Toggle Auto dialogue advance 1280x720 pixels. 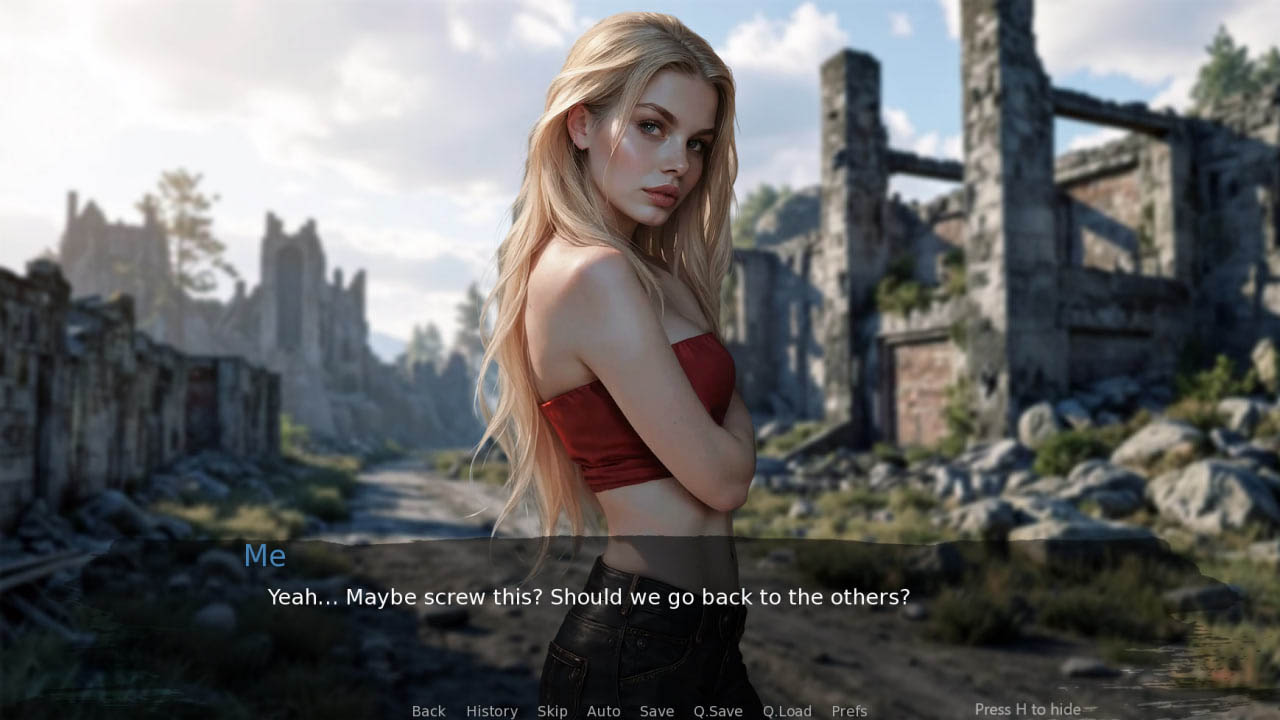[603, 711]
